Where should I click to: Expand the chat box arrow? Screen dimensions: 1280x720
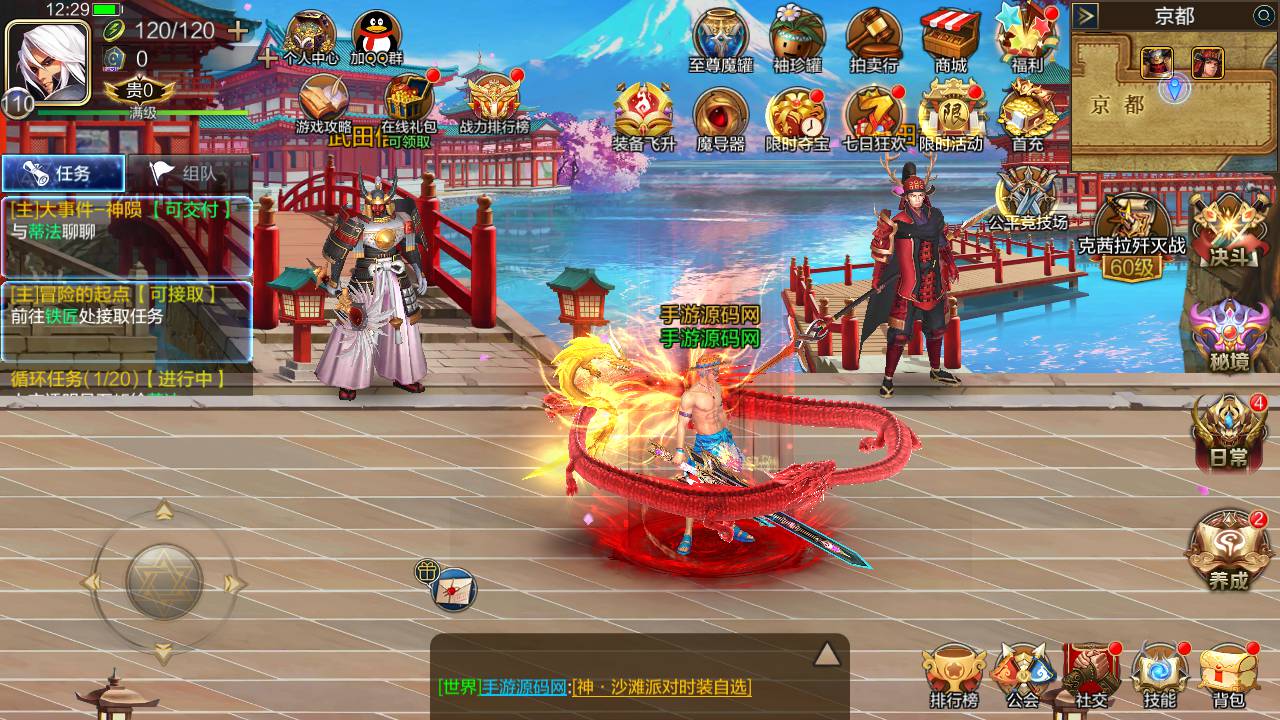(826, 654)
